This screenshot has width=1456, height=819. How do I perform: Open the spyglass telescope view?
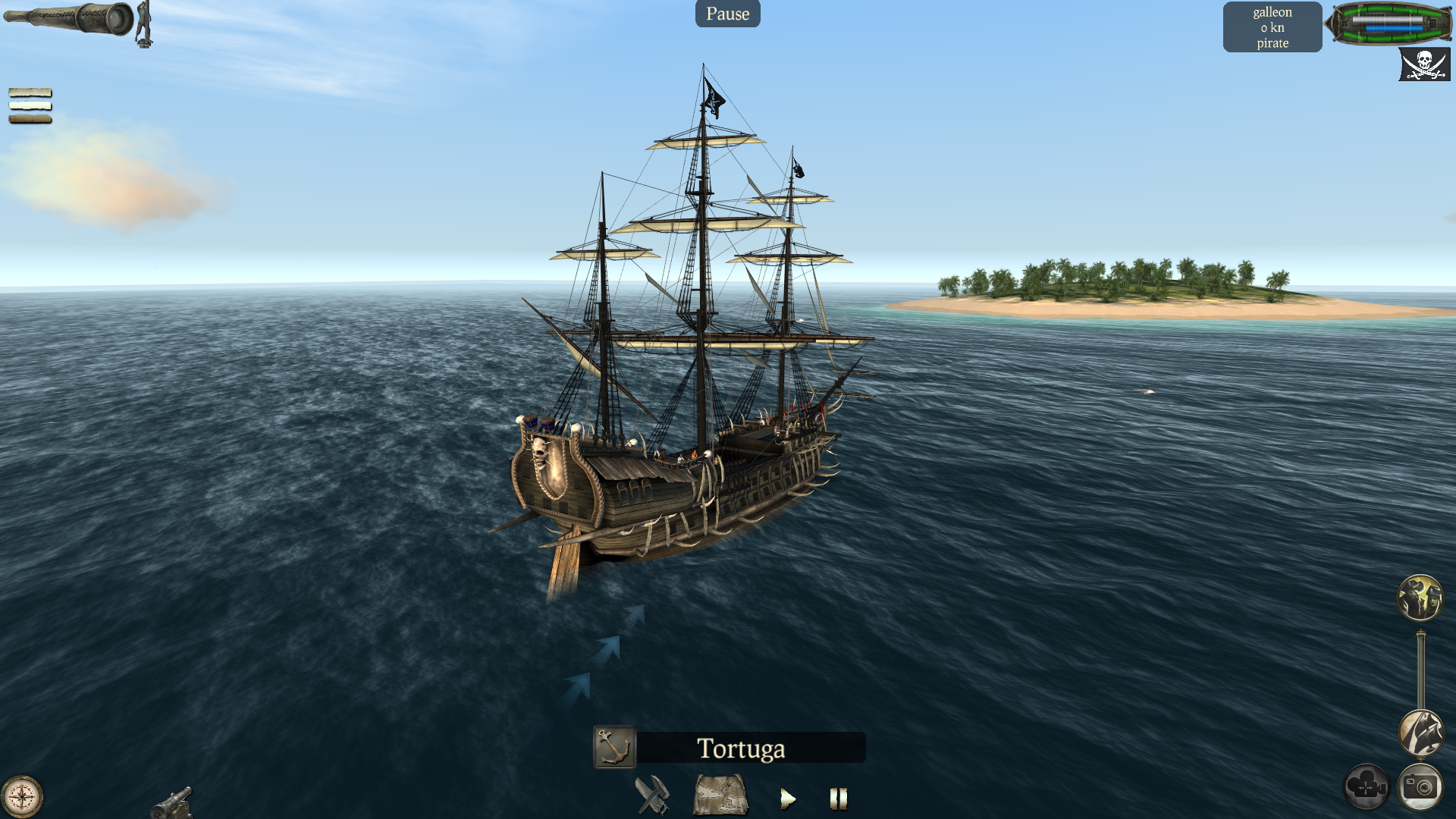click(72, 19)
